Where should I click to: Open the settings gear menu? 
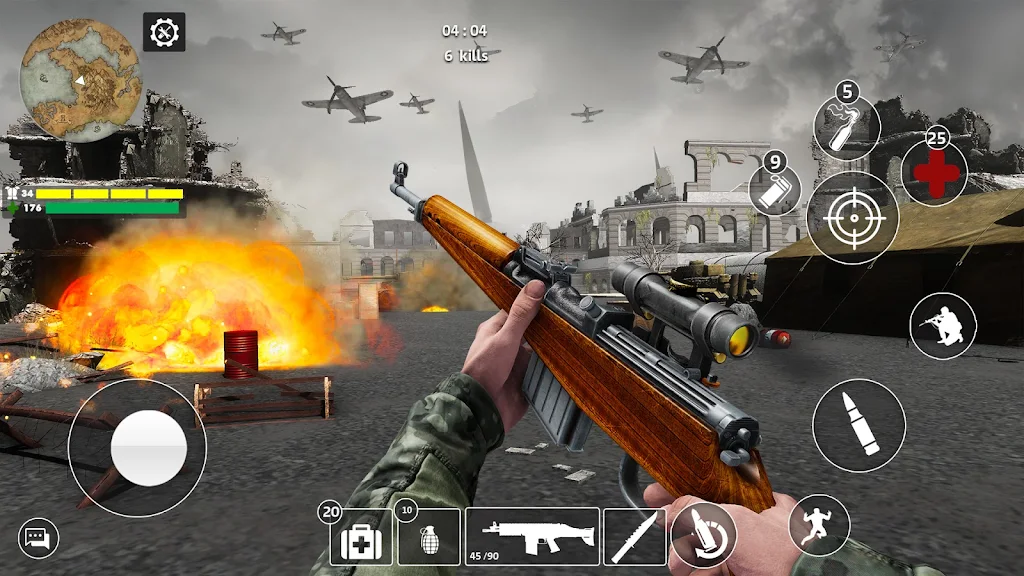(164, 32)
